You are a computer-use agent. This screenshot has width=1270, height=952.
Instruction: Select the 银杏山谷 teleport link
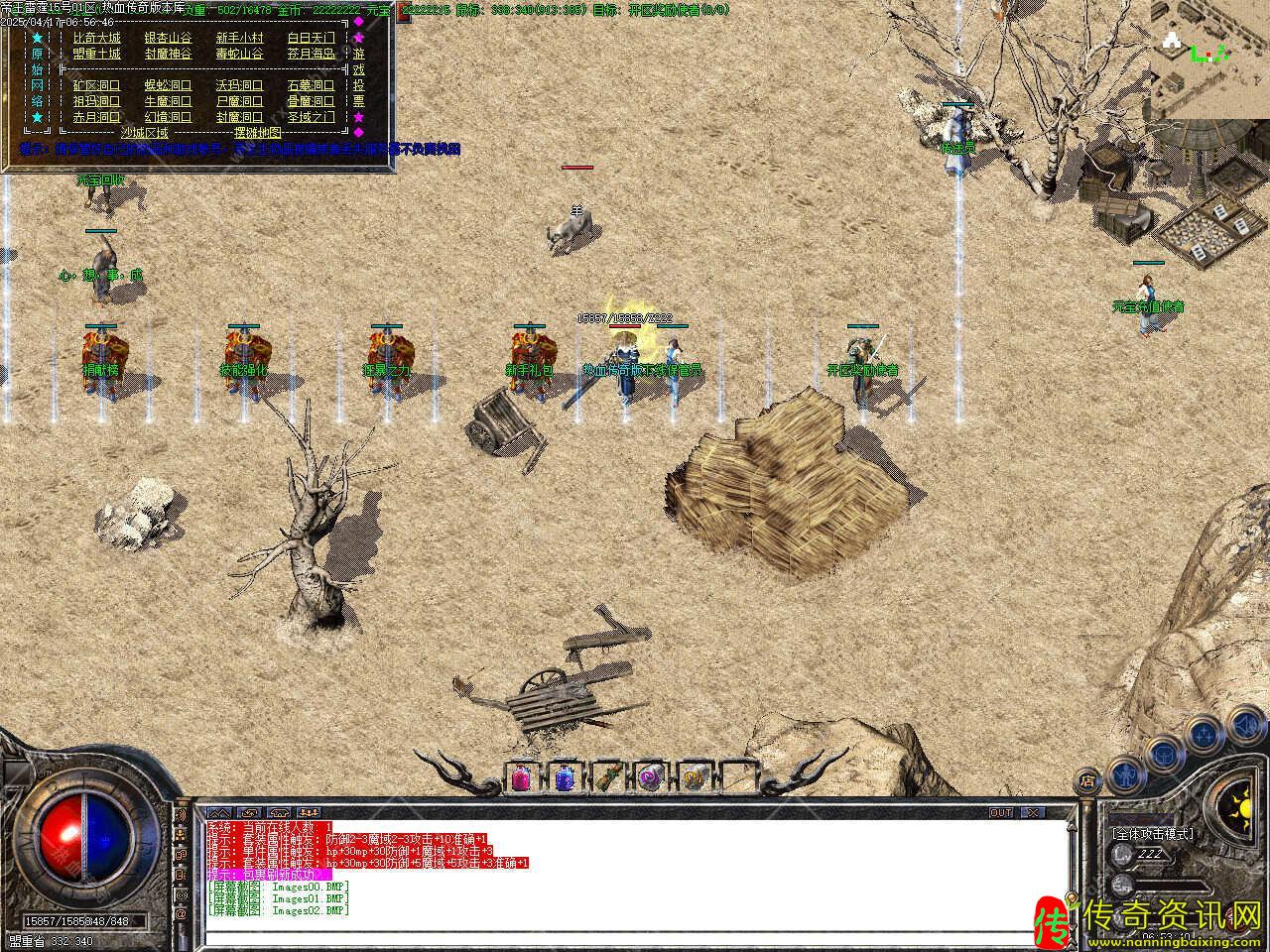click(168, 38)
